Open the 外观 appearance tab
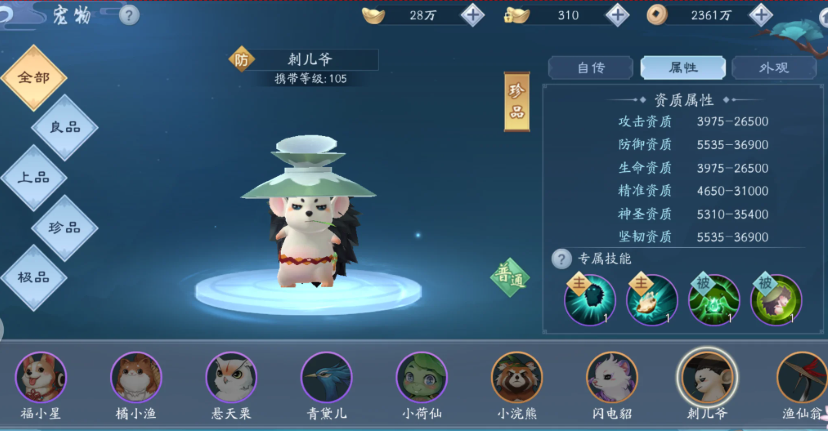The image size is (828, 431). pos(774,68)
